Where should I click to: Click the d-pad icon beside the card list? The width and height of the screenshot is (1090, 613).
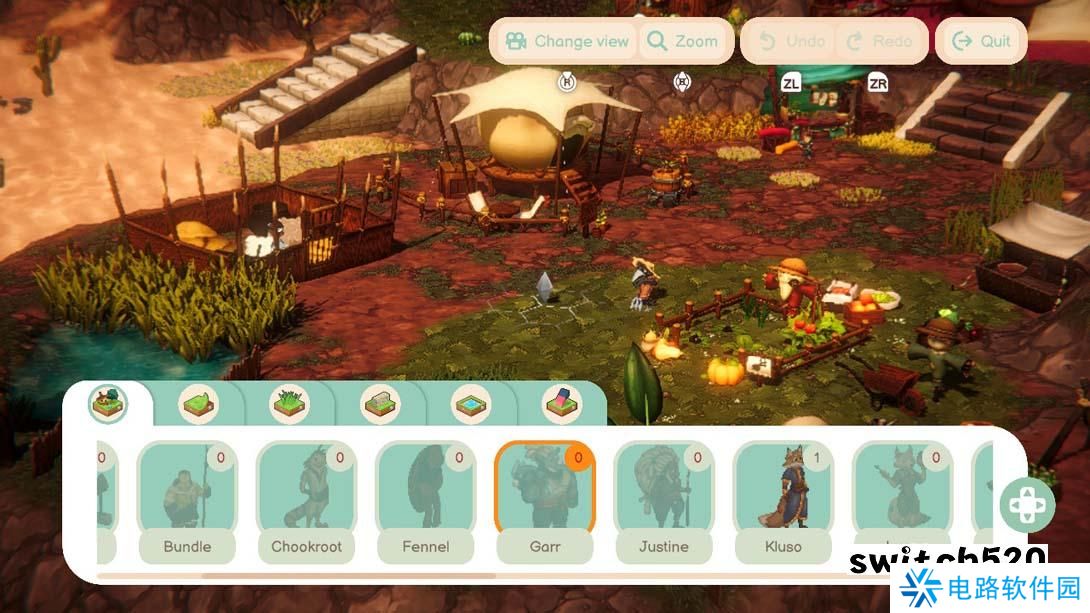pos(1026,505)
